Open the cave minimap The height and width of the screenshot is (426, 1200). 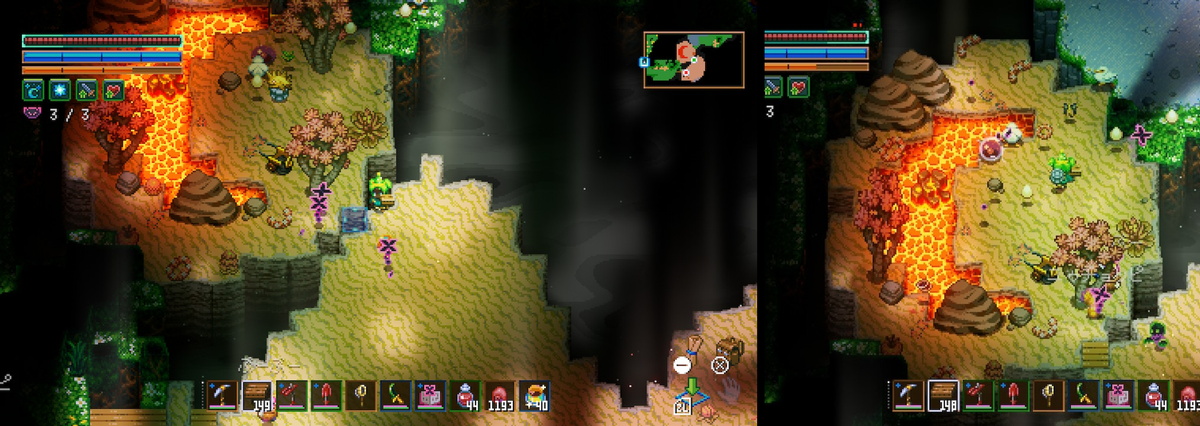click(693, 59)
